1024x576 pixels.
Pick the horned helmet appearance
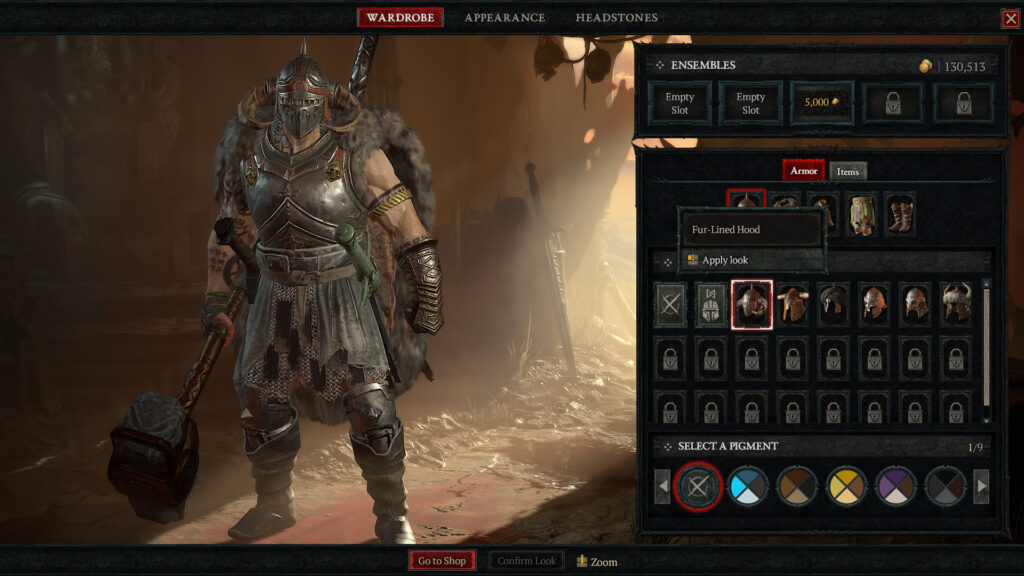tap(957, 304)
